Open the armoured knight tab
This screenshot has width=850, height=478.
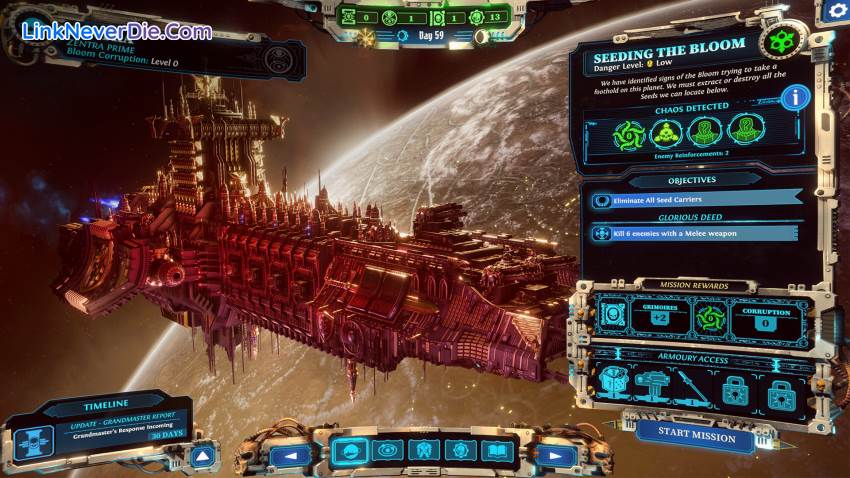click(422, 451)
